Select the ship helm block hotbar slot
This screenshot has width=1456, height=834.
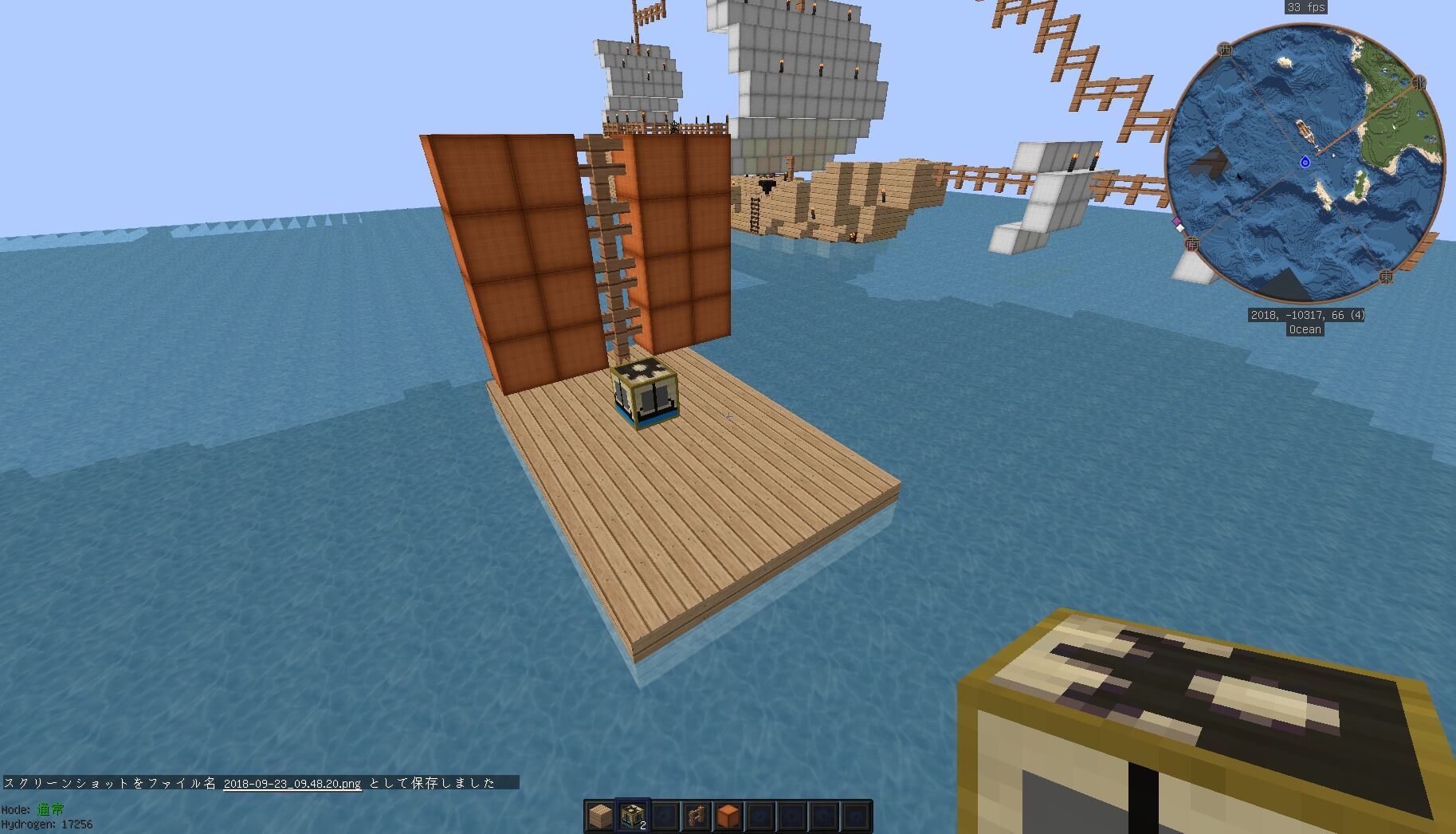(634, 816)
